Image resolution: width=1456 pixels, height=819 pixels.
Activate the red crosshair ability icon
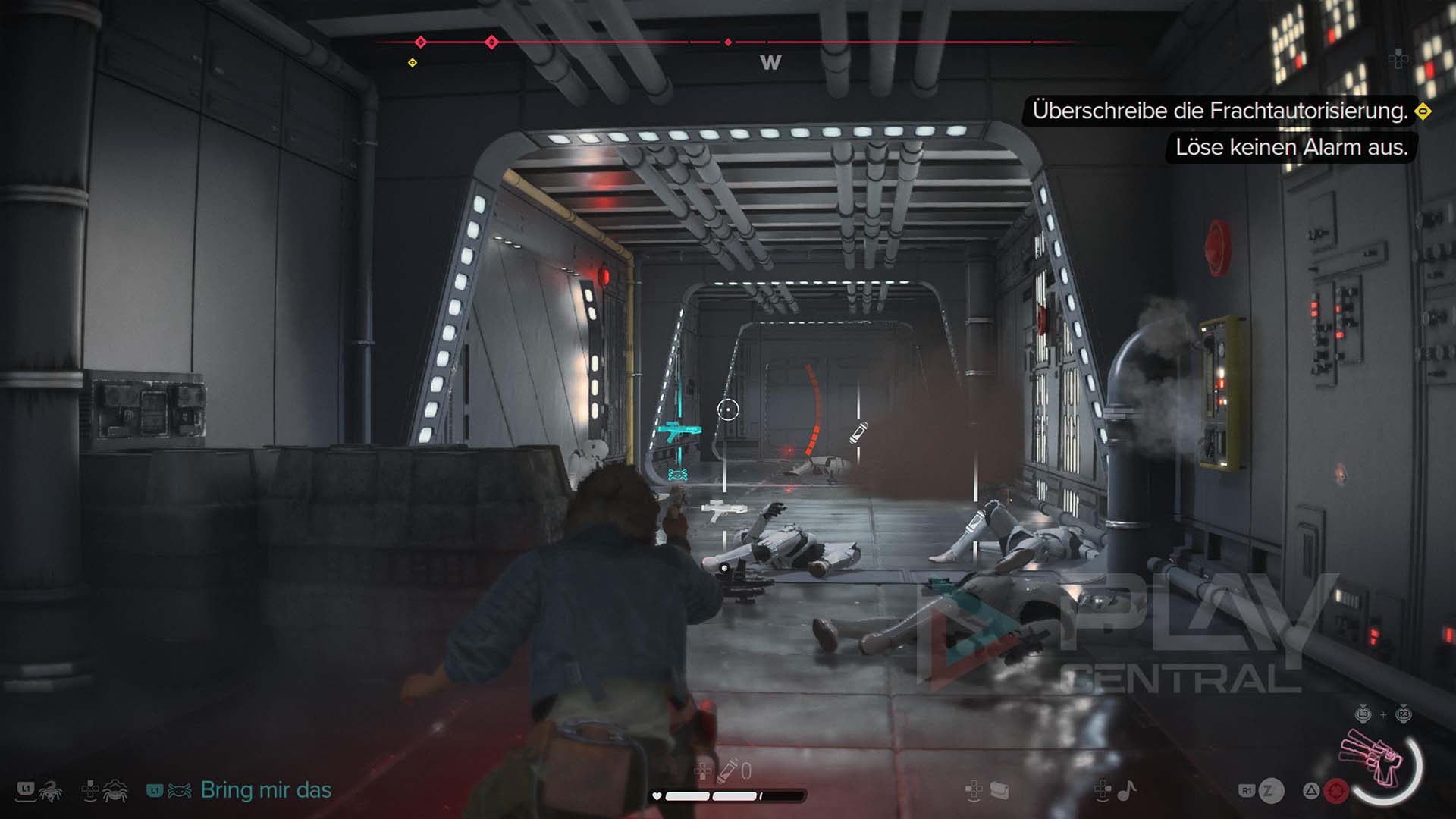coord(1336,791)
